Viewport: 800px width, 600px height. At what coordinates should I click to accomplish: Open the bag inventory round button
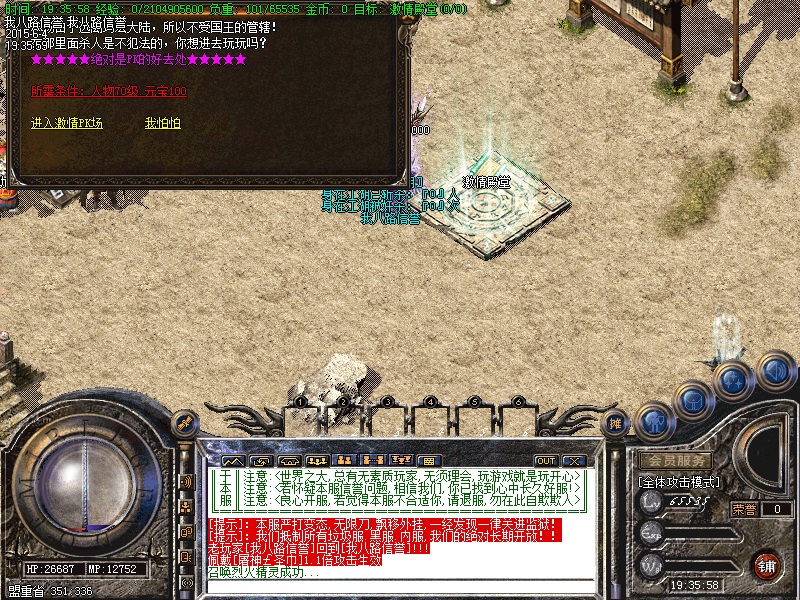coord(693,402)
